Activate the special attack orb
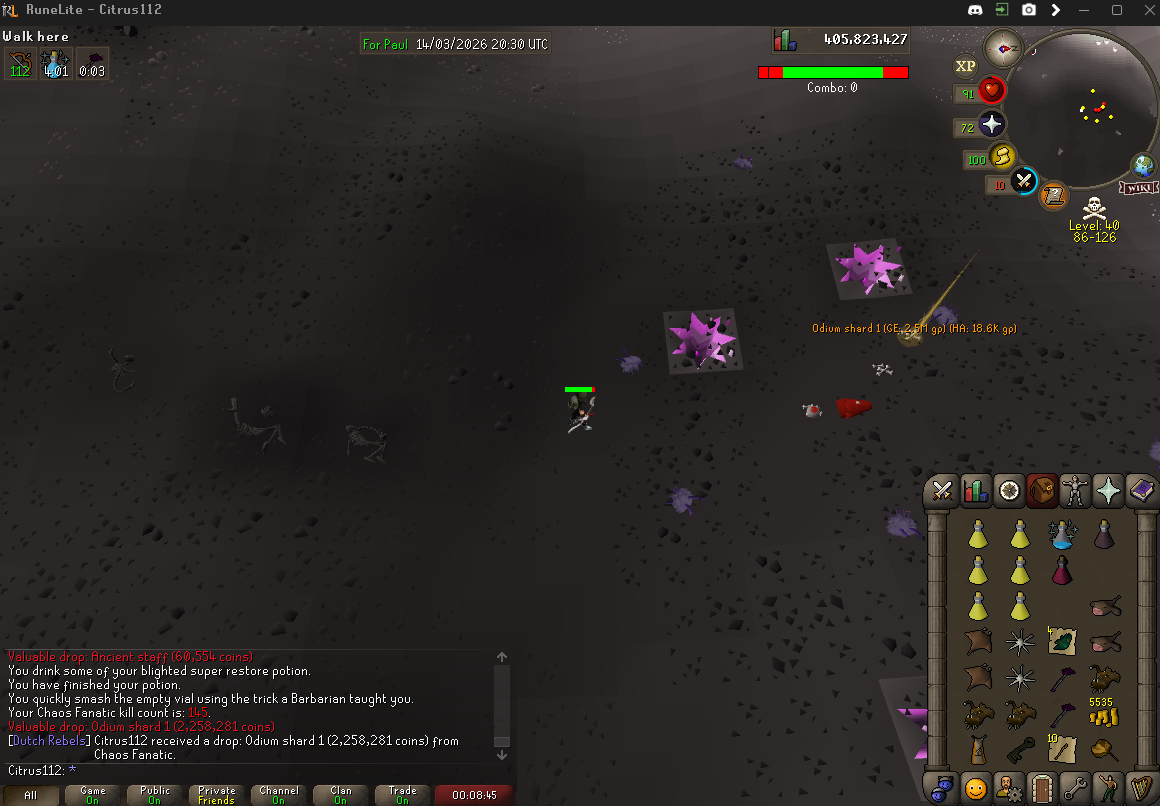 coord(1023,182)
